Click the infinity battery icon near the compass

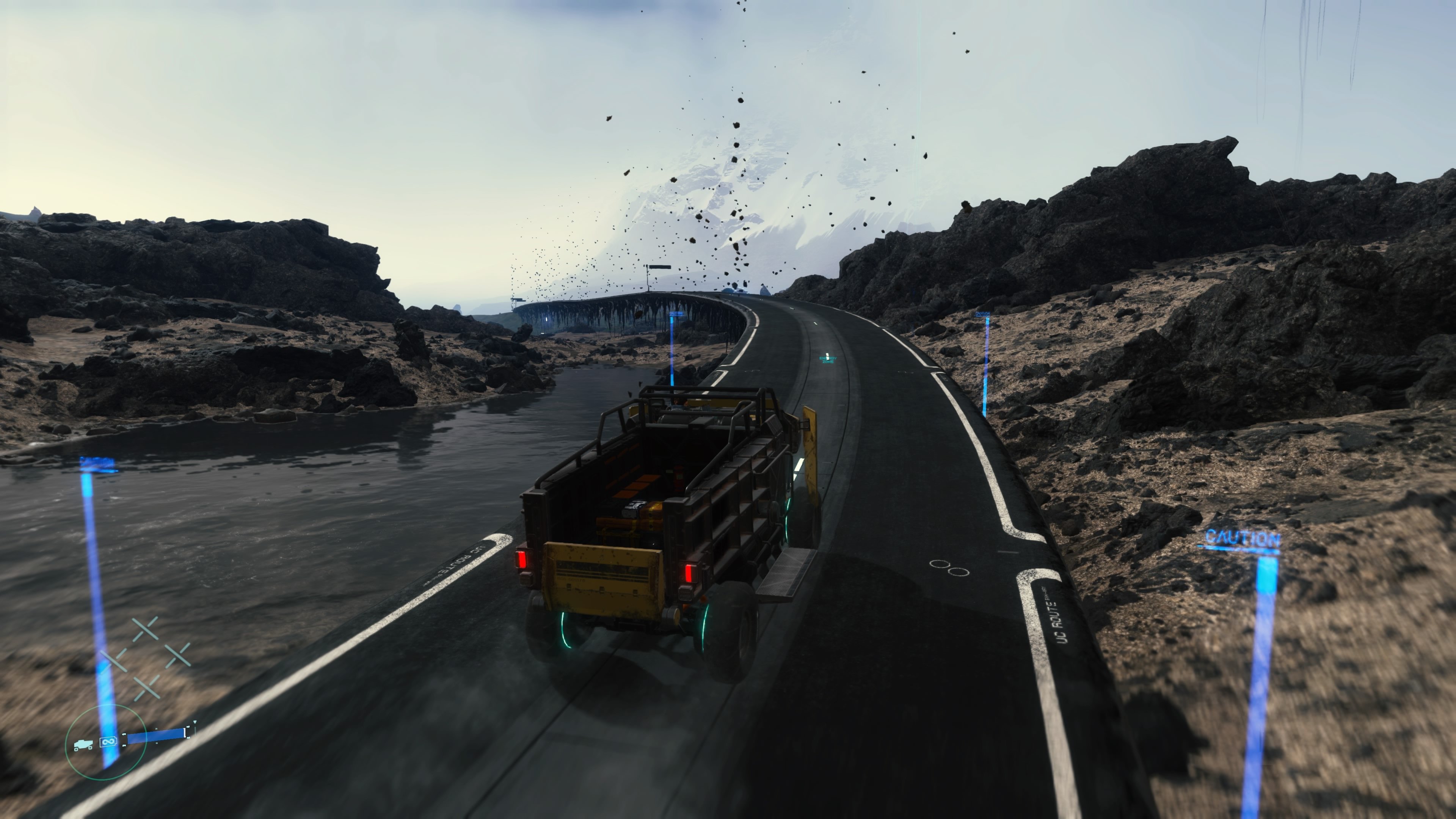(x=108, y=742)
